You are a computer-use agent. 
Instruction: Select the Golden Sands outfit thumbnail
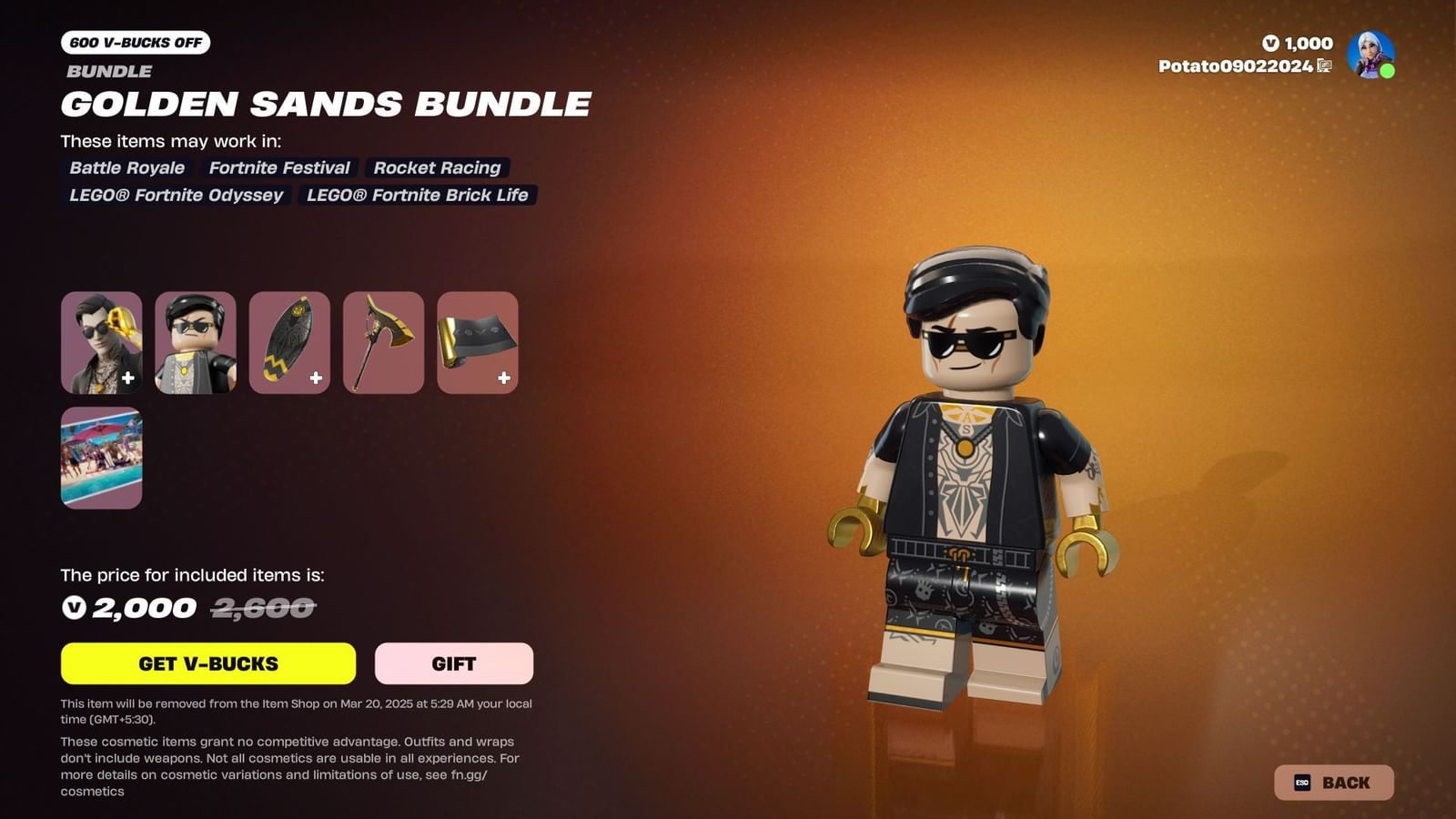(x=101, y=343)
